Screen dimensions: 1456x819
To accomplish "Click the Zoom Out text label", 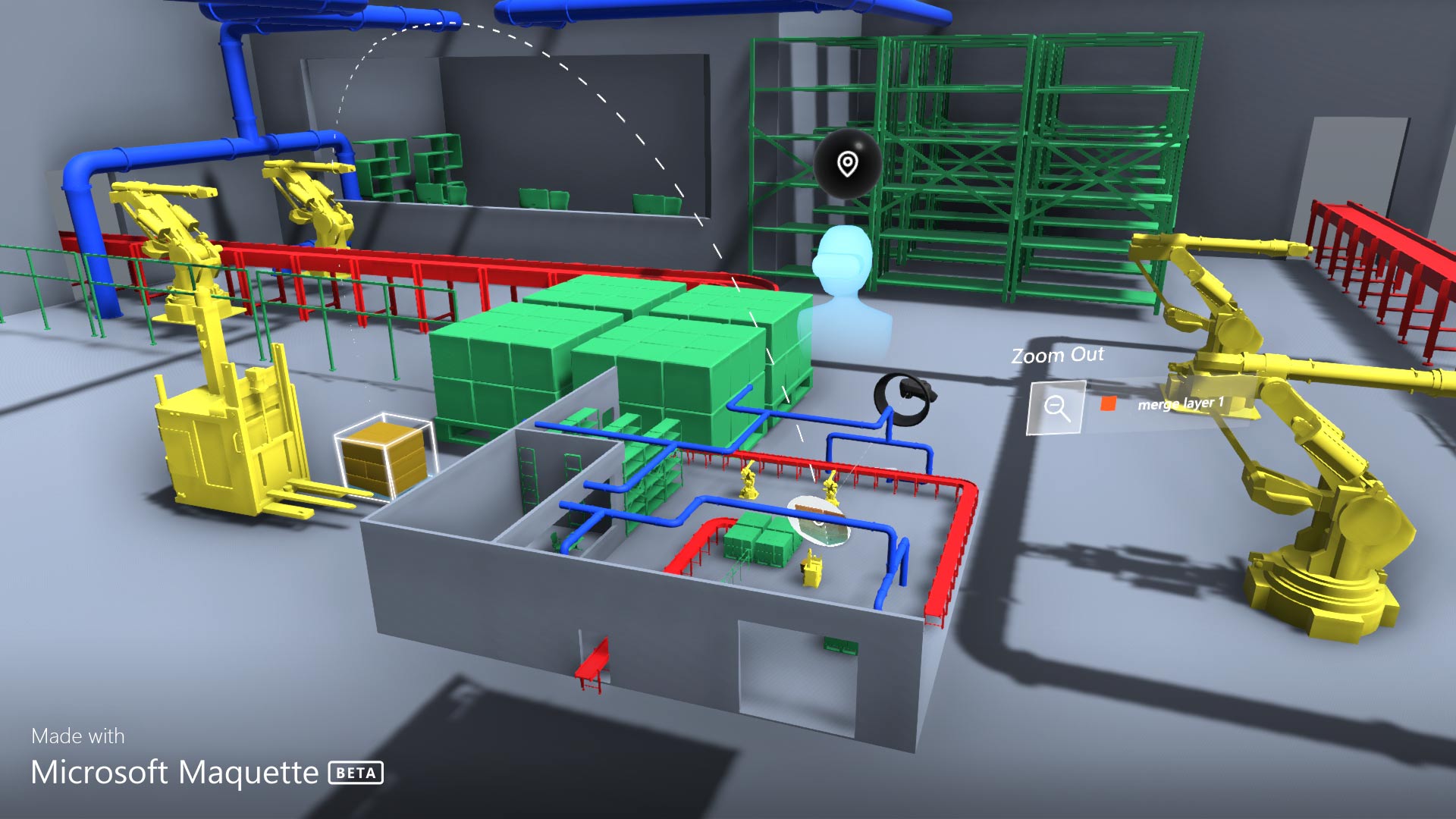I will click(1059, 355).
